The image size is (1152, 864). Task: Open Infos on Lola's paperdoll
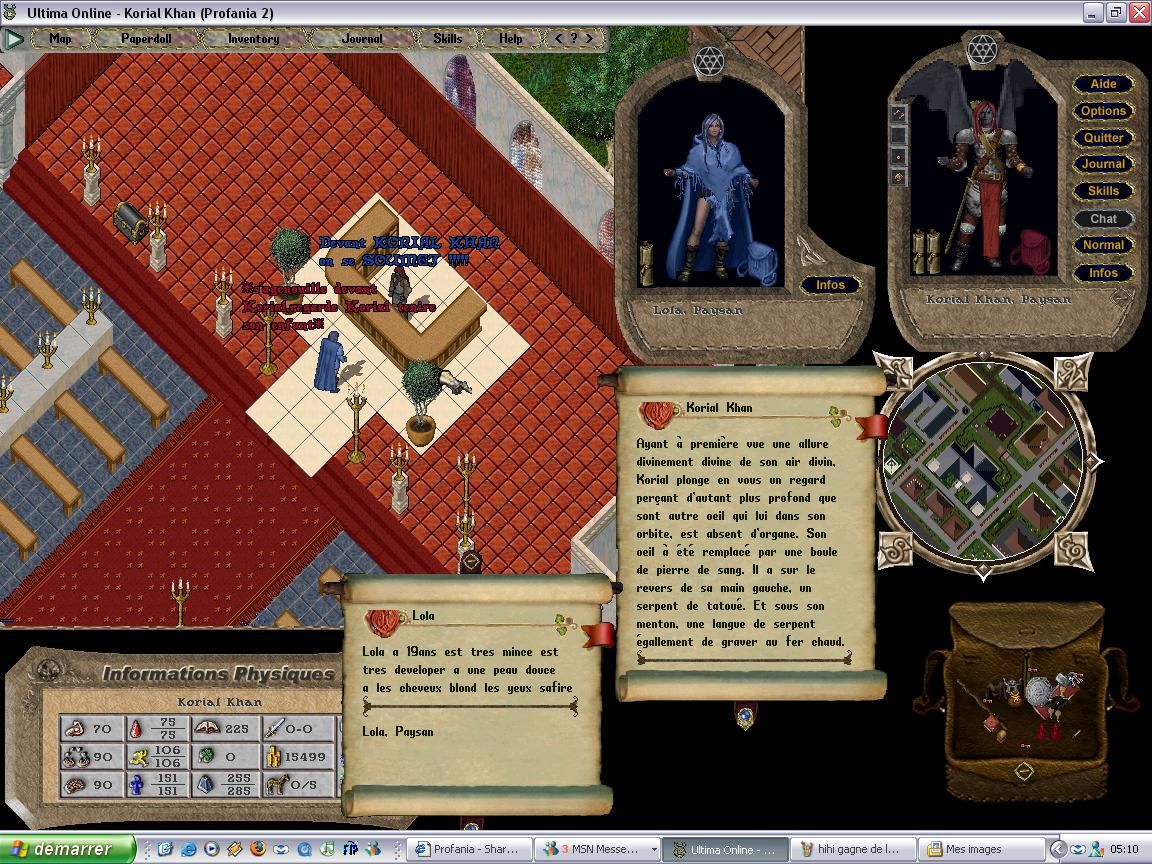pyautogui.click(x=830, y=285)
